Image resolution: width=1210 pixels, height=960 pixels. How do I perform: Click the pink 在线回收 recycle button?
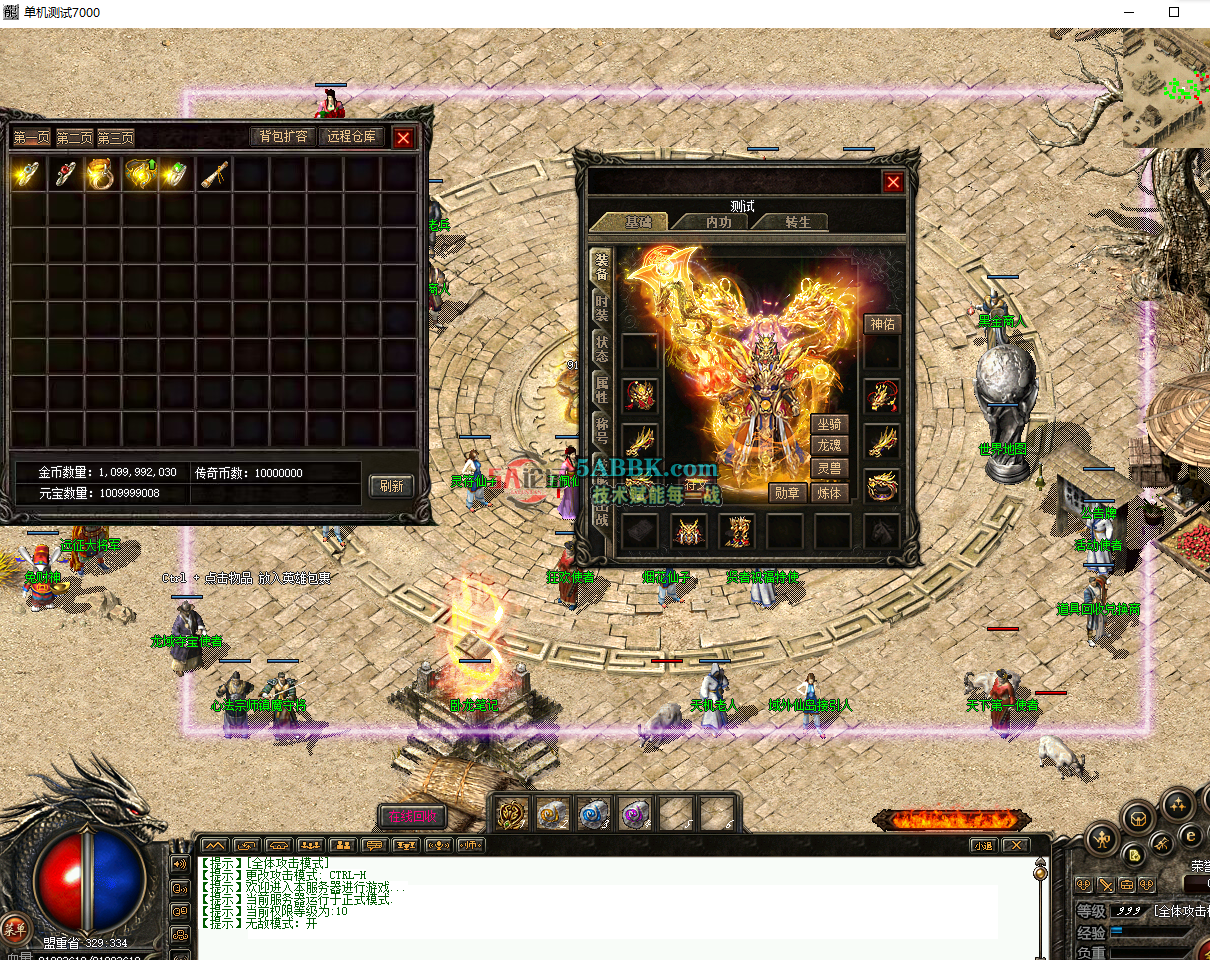411,816
